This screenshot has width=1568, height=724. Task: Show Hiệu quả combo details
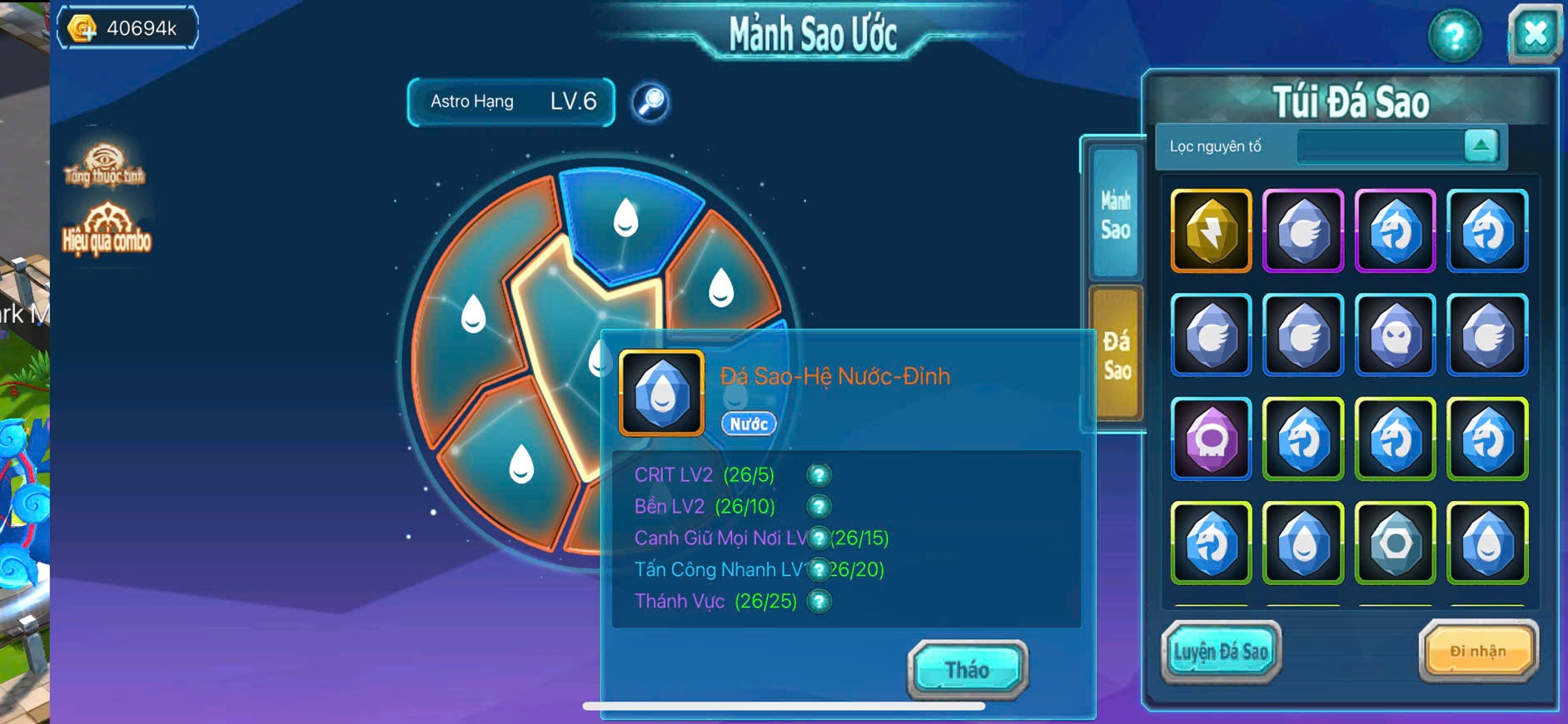click(x=107, y=228)
